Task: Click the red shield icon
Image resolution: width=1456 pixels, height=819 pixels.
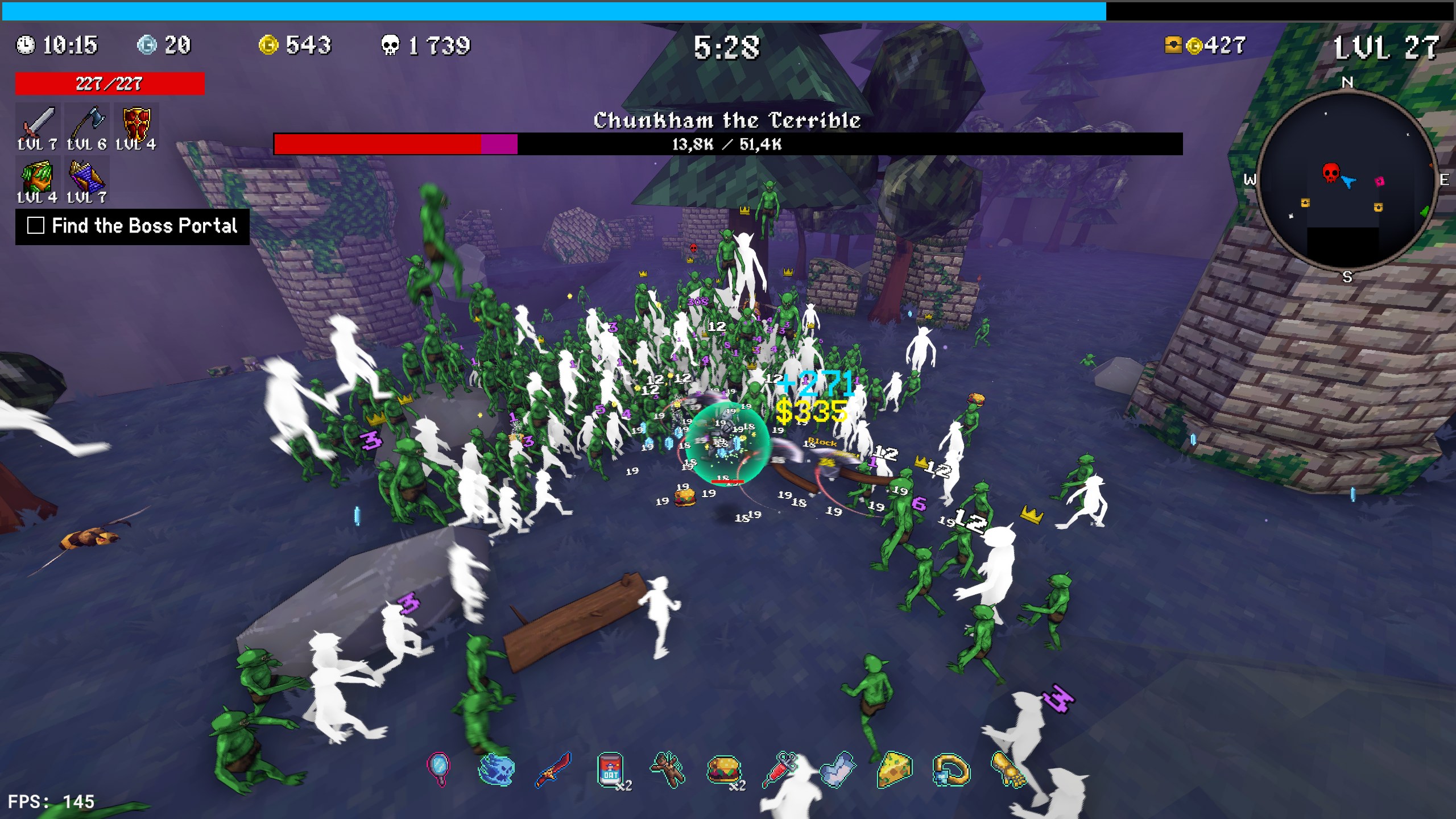Action: [136, 122]
